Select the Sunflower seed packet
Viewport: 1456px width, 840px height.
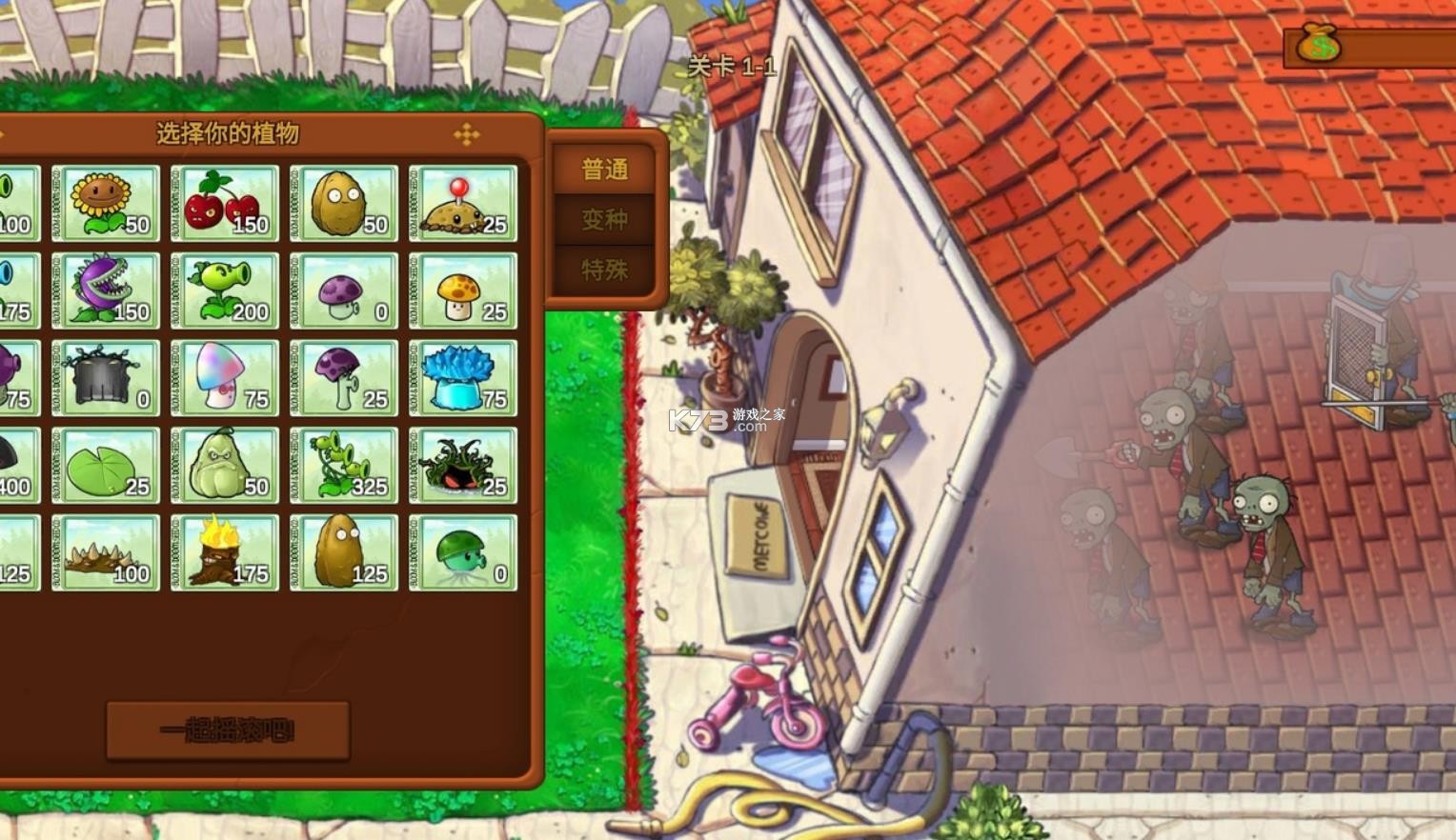(x=105, y=200)
